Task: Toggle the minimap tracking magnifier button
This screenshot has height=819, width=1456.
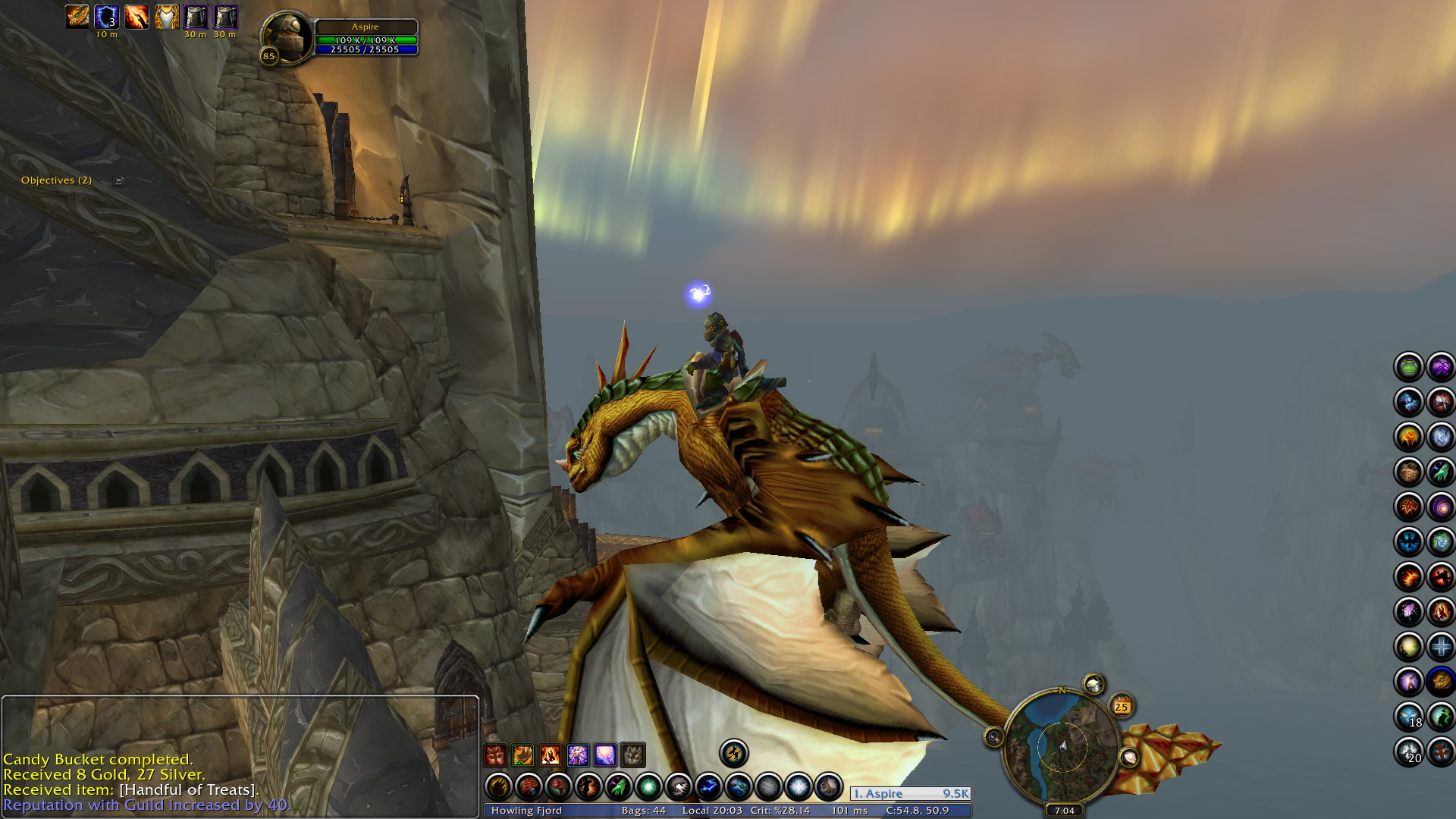Action: click(x=993, y=737)
